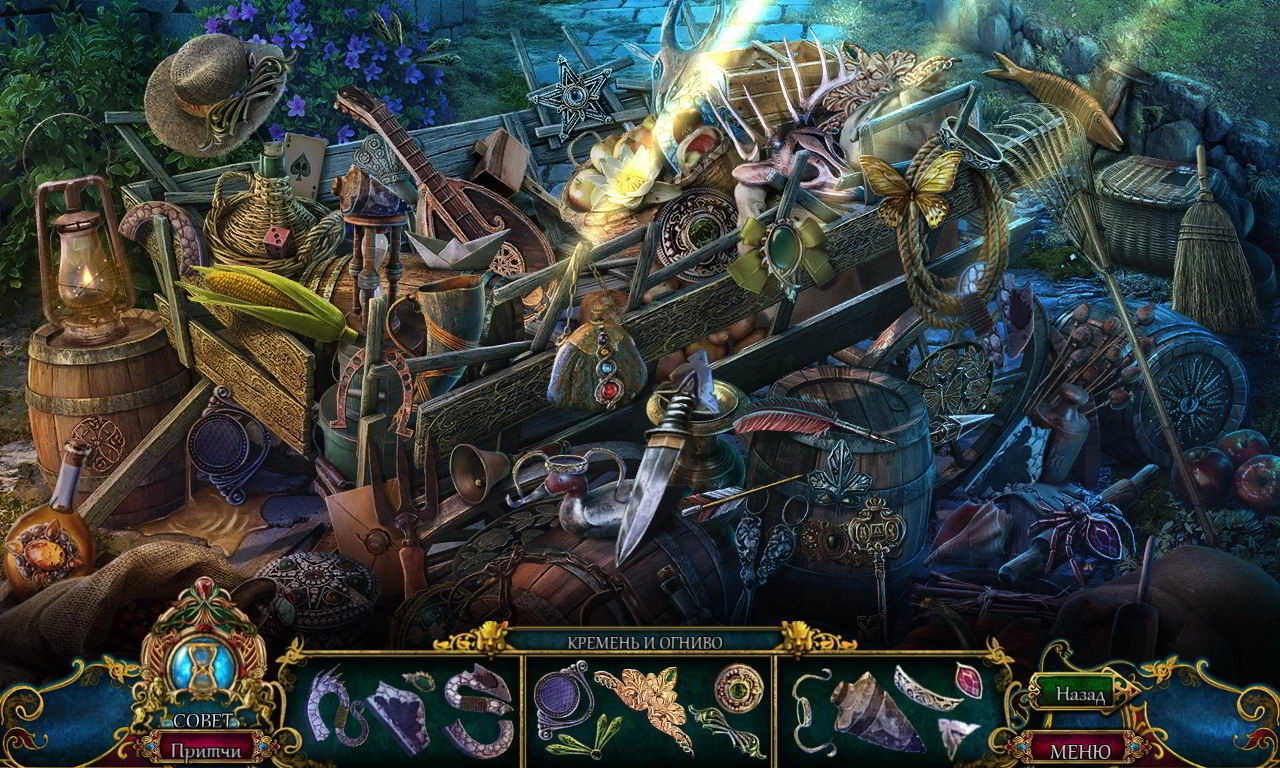Use the hourglass hint button
The width and height of the screenshot is (1280, 768).
[203, 664]
